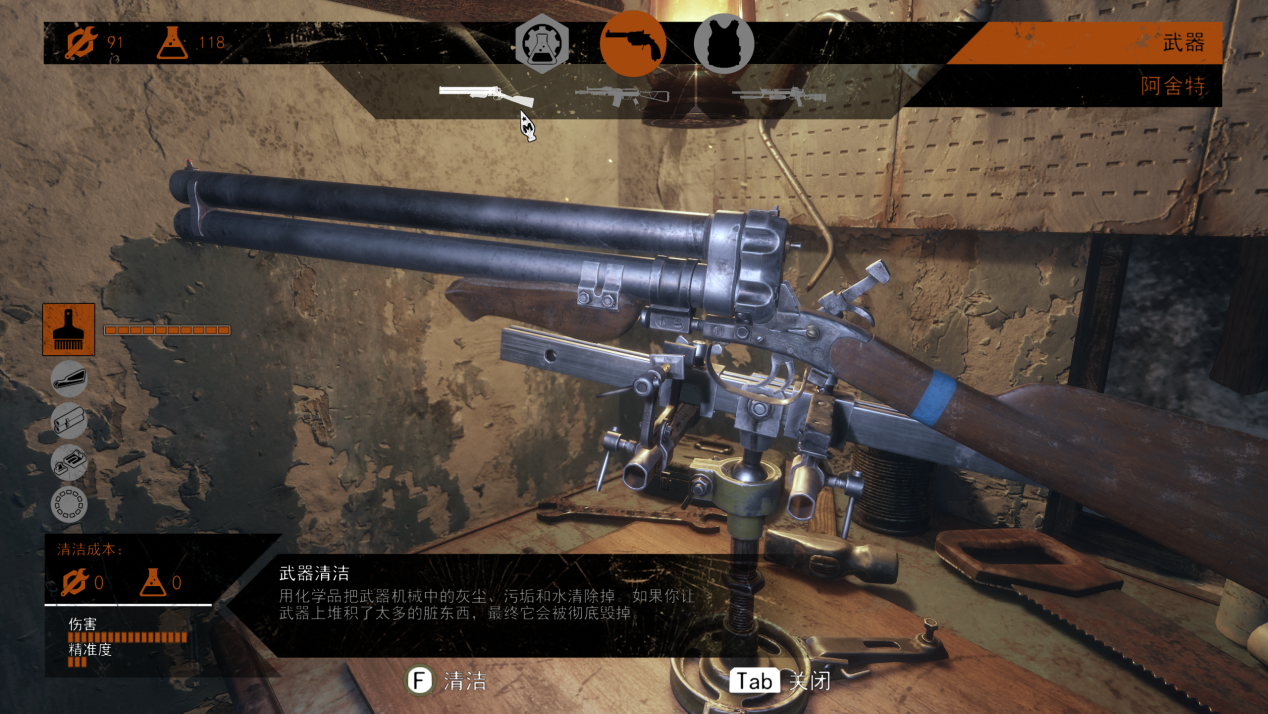1268x714 pixels.
Task: Open the double barrel attachment category
Action: coord(69,421)
